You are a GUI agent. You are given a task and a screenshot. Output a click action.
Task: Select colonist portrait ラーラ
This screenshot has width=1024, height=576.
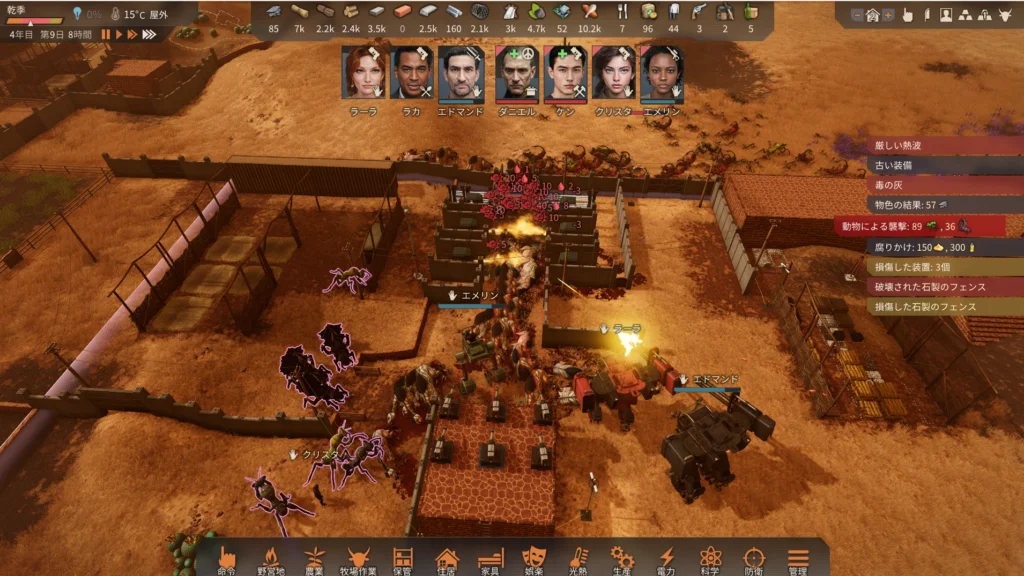coord(363,73)
